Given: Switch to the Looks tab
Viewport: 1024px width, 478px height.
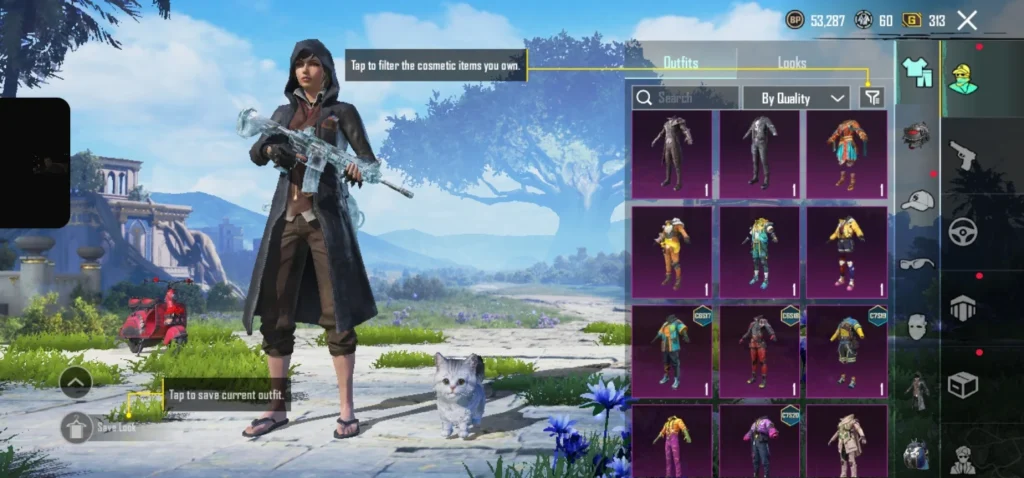Looking at the screenshot, I should tap(792, 63).
